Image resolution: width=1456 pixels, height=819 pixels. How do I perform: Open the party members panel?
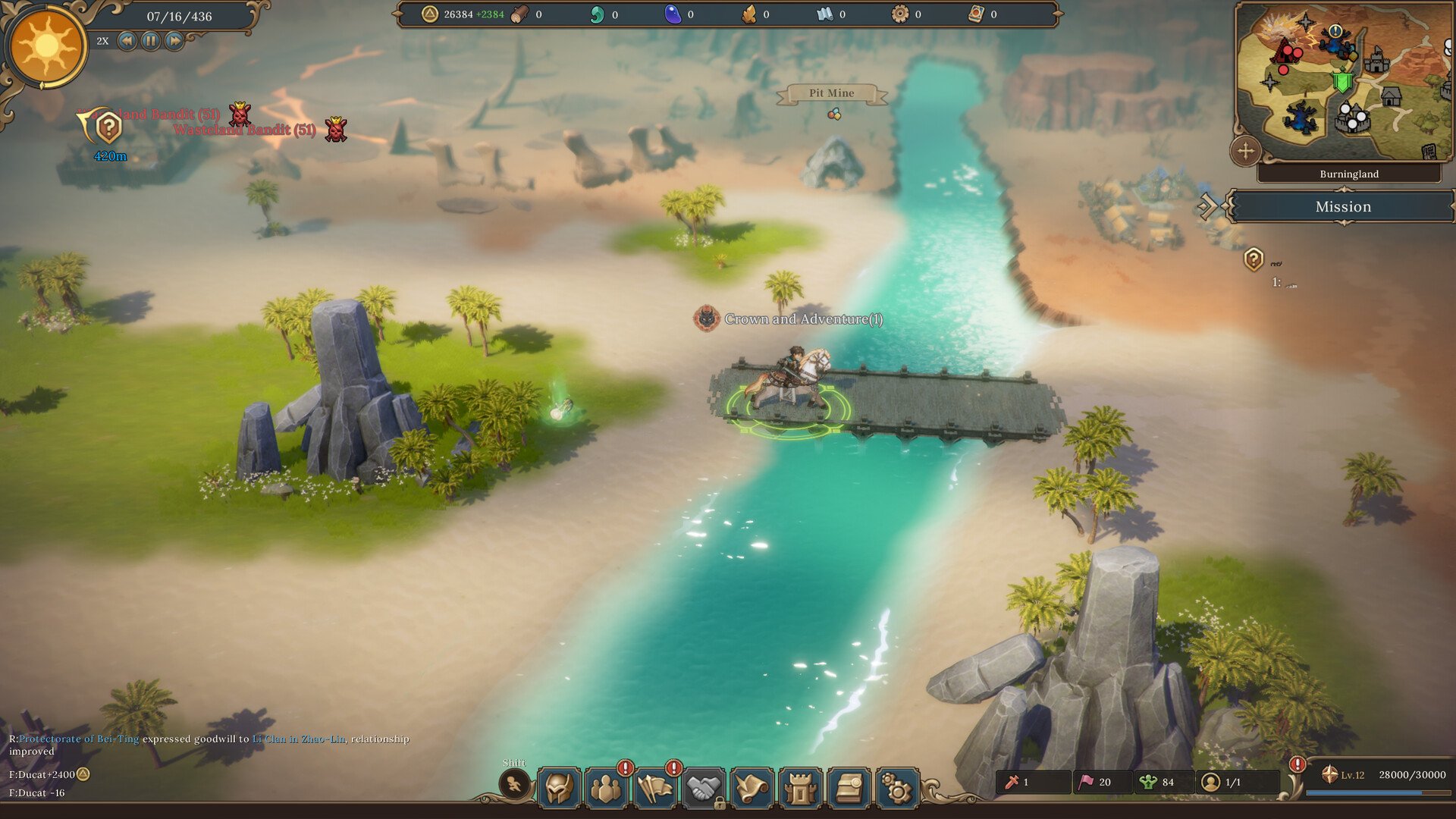tap(607, 789)
